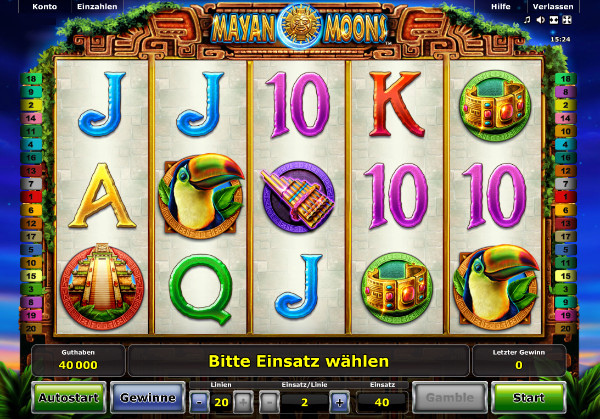The height and width of the screenshot is (419, 600).
Task: Open the Konto menu
Action: (44, 5)
